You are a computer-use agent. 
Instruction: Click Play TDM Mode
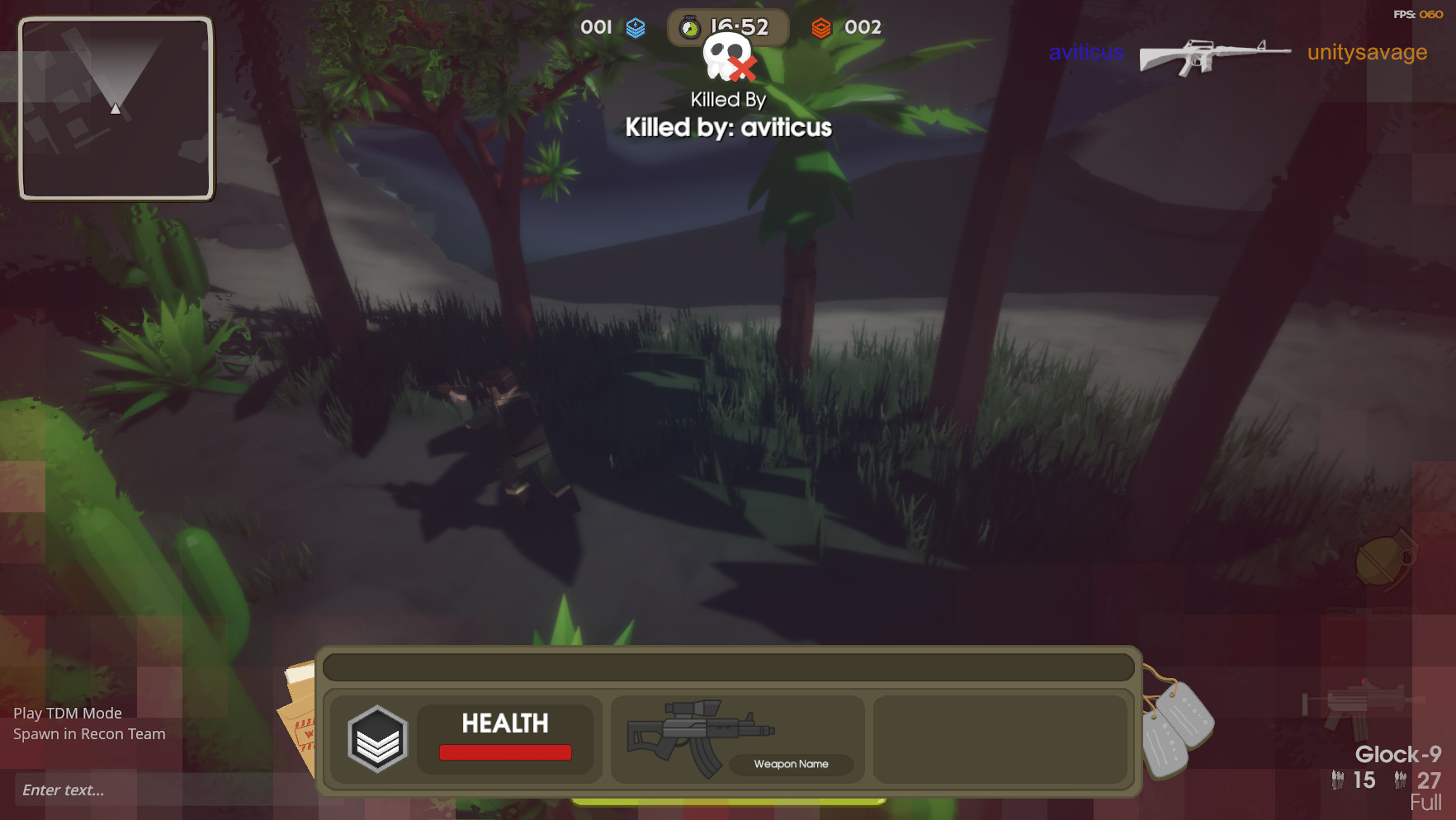coord(67,713)
